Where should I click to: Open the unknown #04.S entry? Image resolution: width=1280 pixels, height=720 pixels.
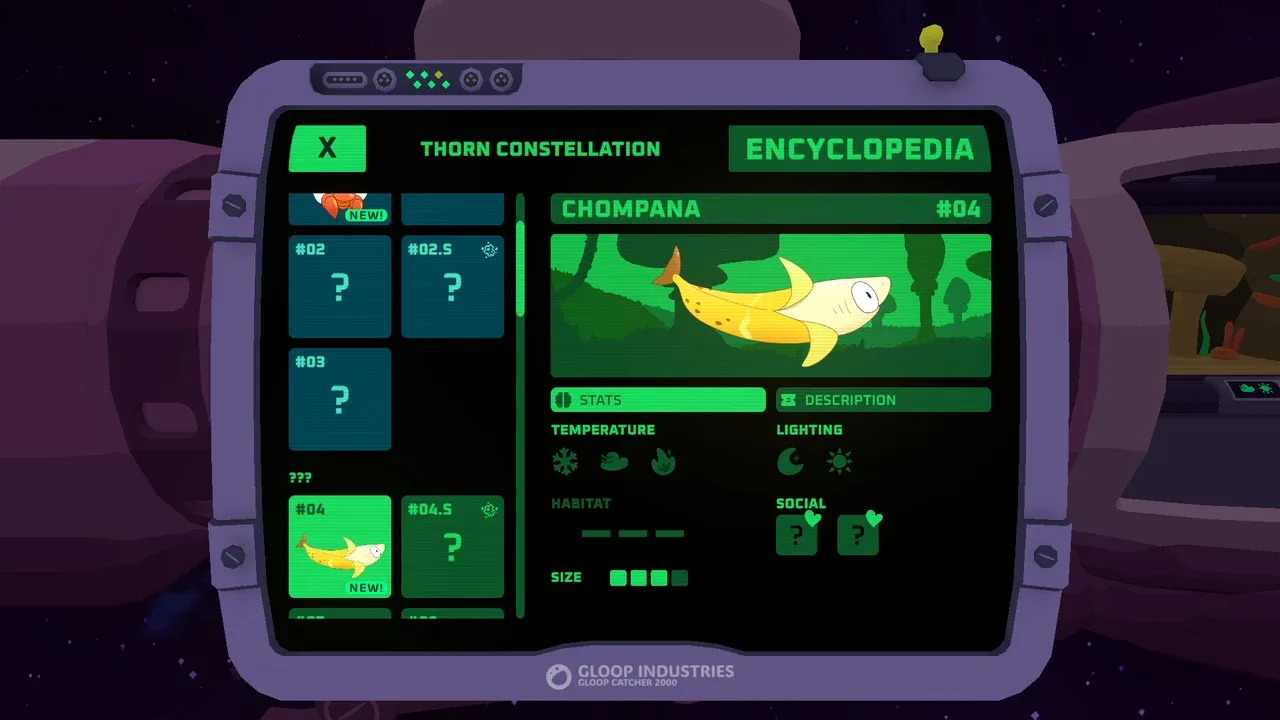[452, 546]
